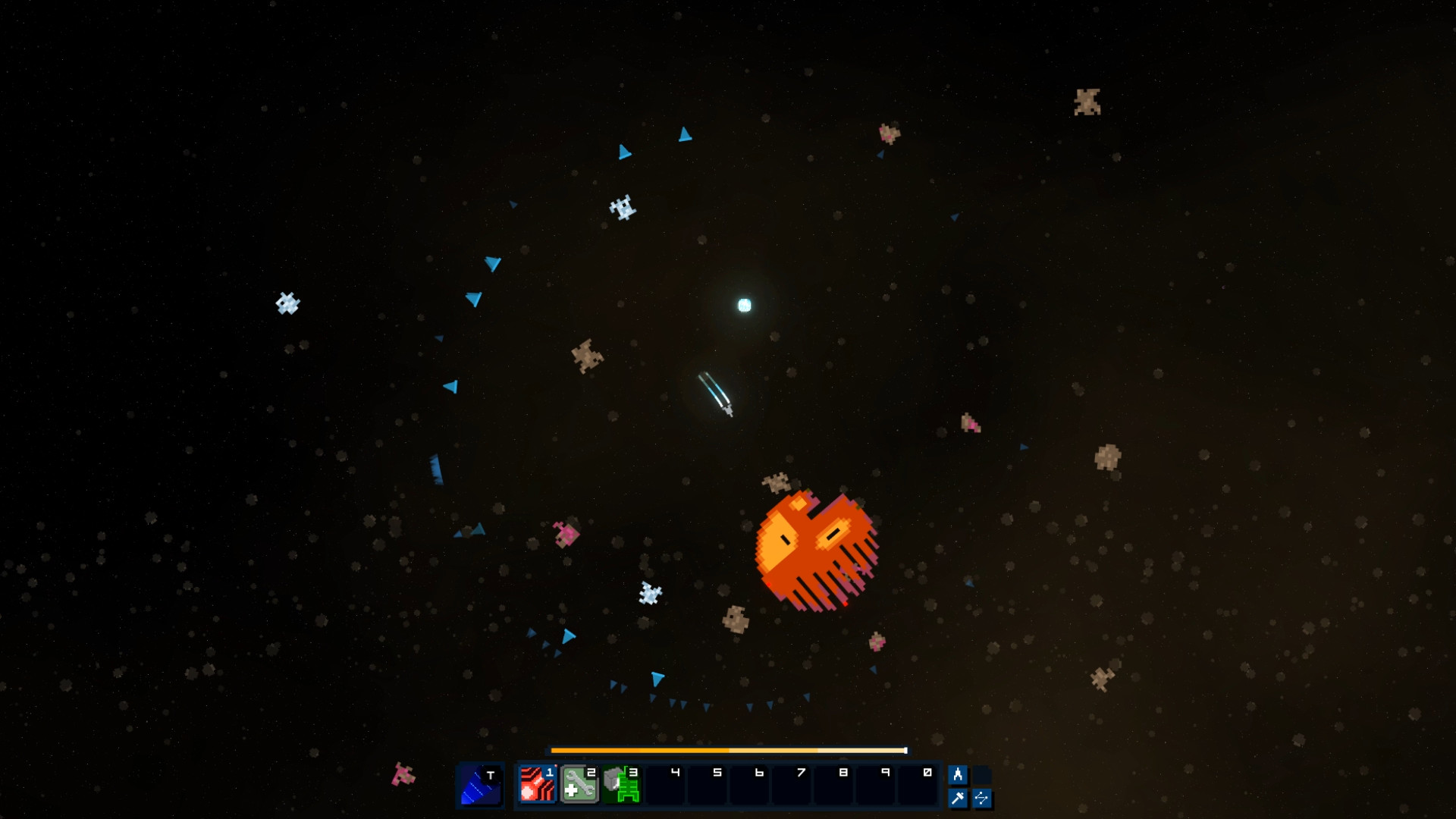The image size is (1456, 819).
Task: Click the glowing white orb above the ship
Action: click(742, 305)
